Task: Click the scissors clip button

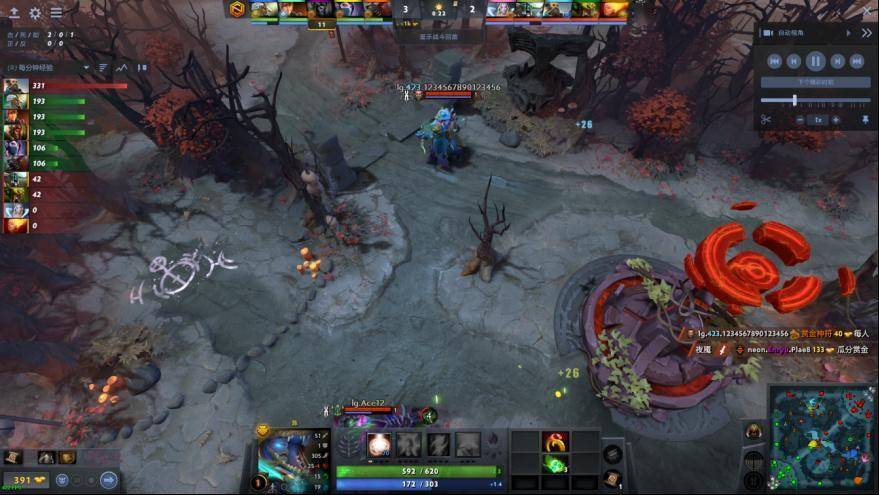Action: (x=765, y=120)
